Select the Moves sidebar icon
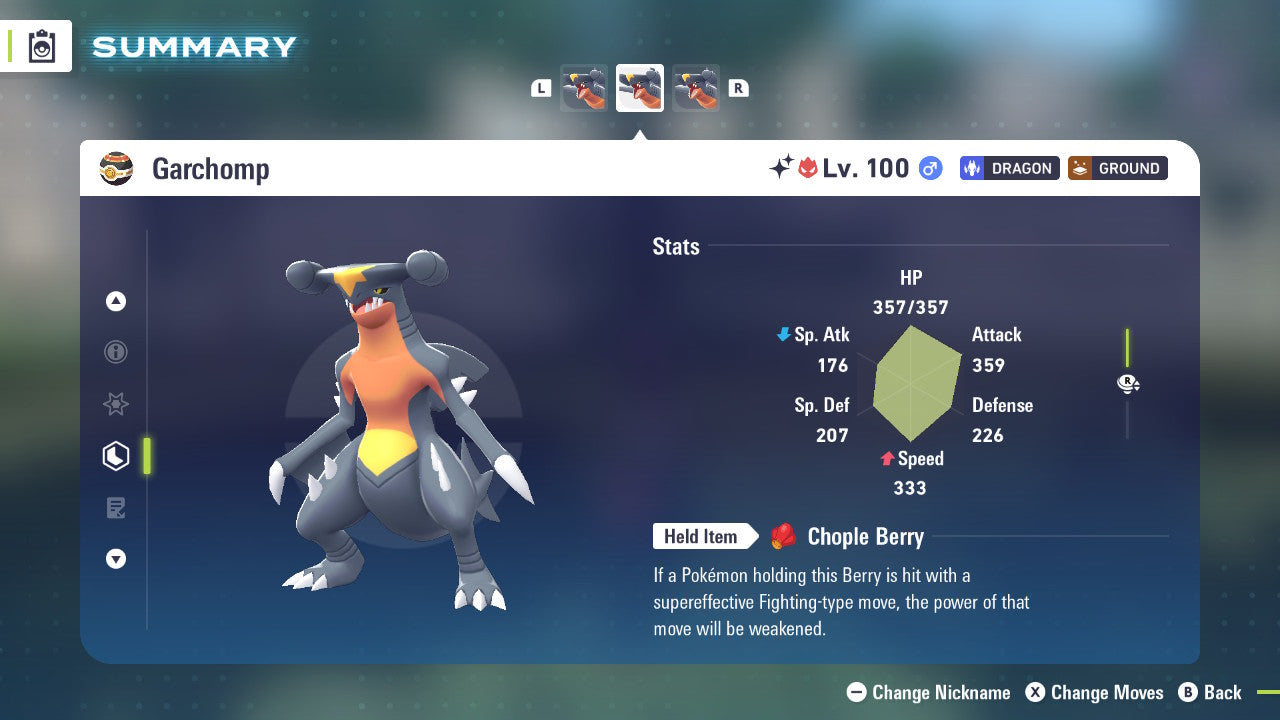The width and height of the screenshot is (1280, 720). click(x=116, y=508)
